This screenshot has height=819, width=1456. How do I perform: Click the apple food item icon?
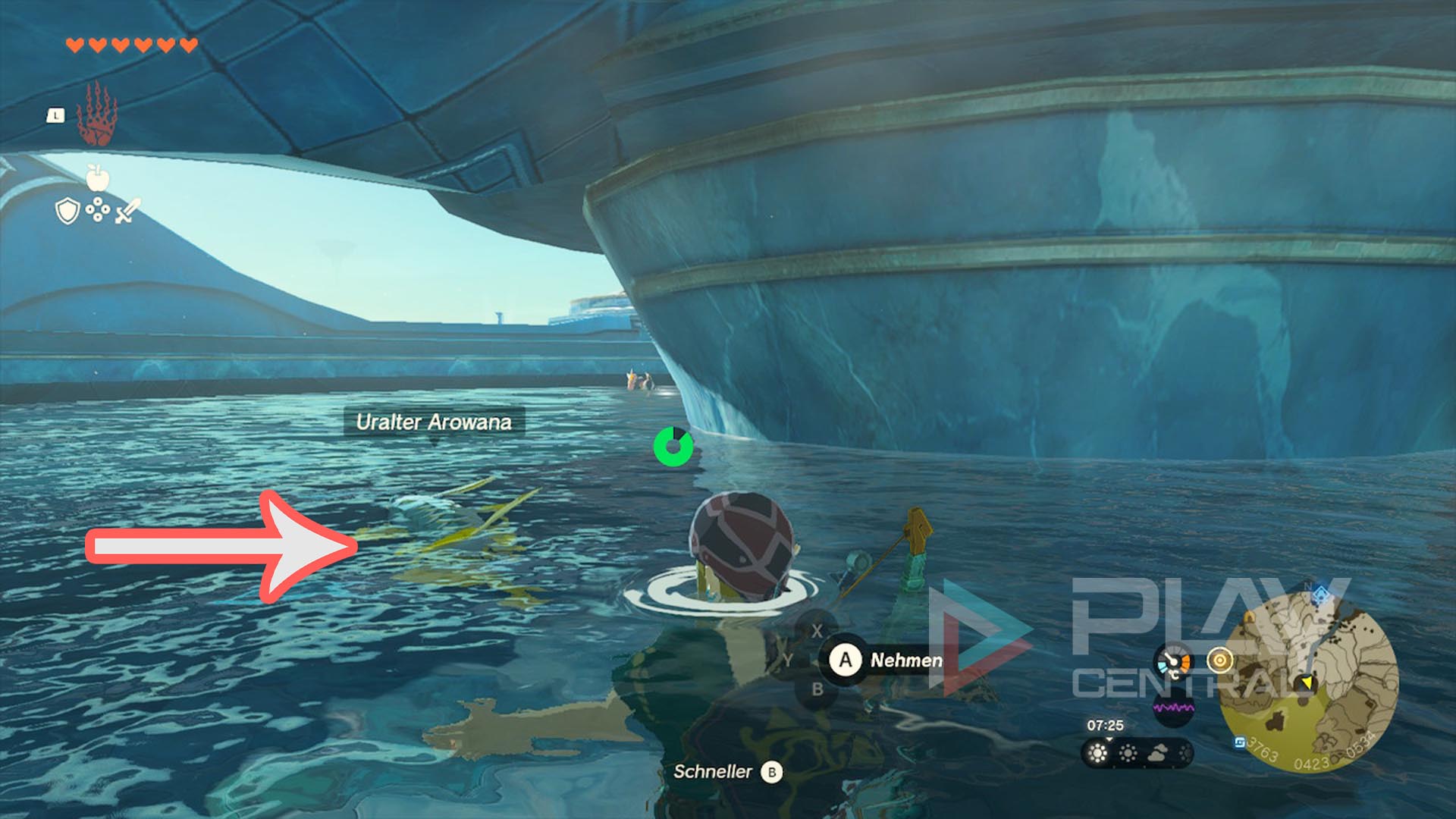pyautogui.click(x=98, y=178)
